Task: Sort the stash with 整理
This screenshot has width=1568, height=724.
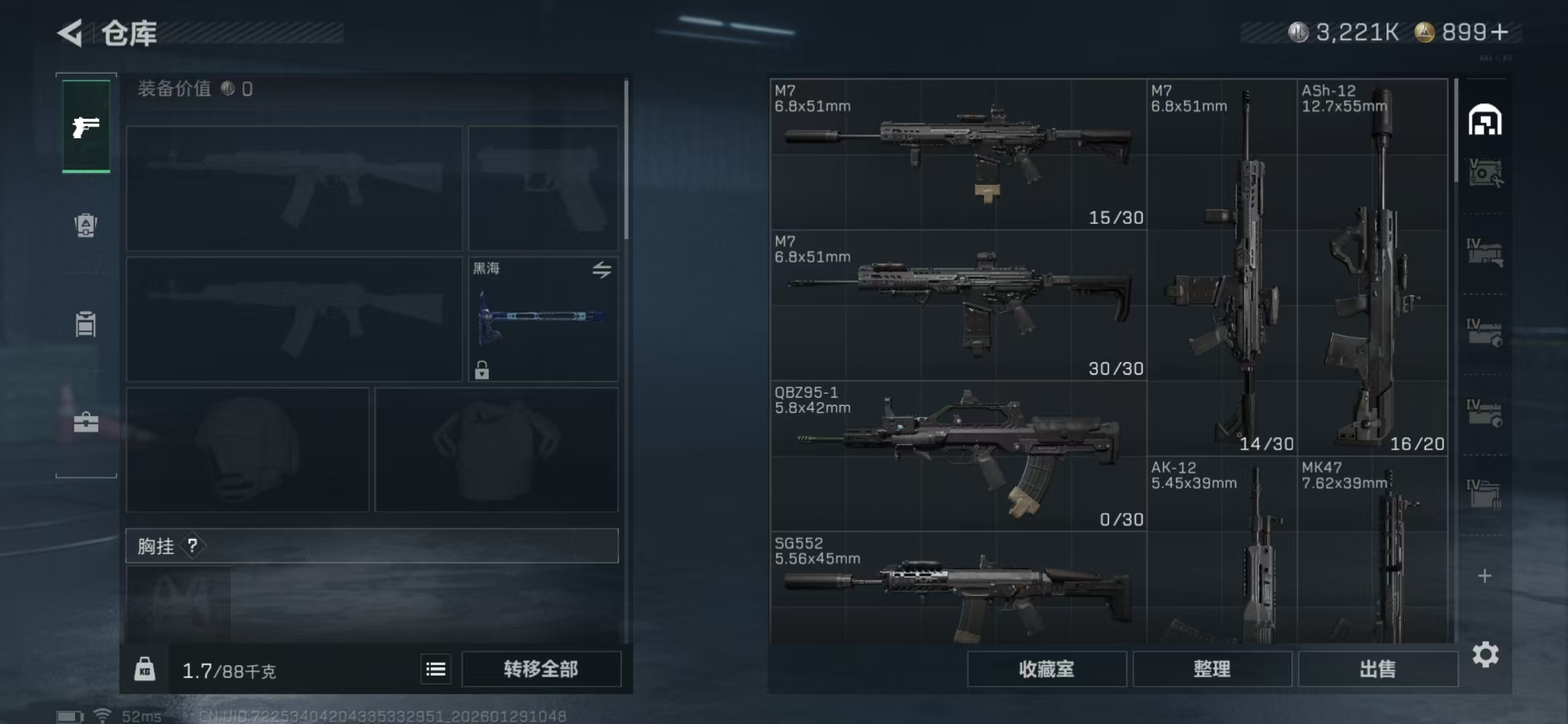Action: [1212, 669]
